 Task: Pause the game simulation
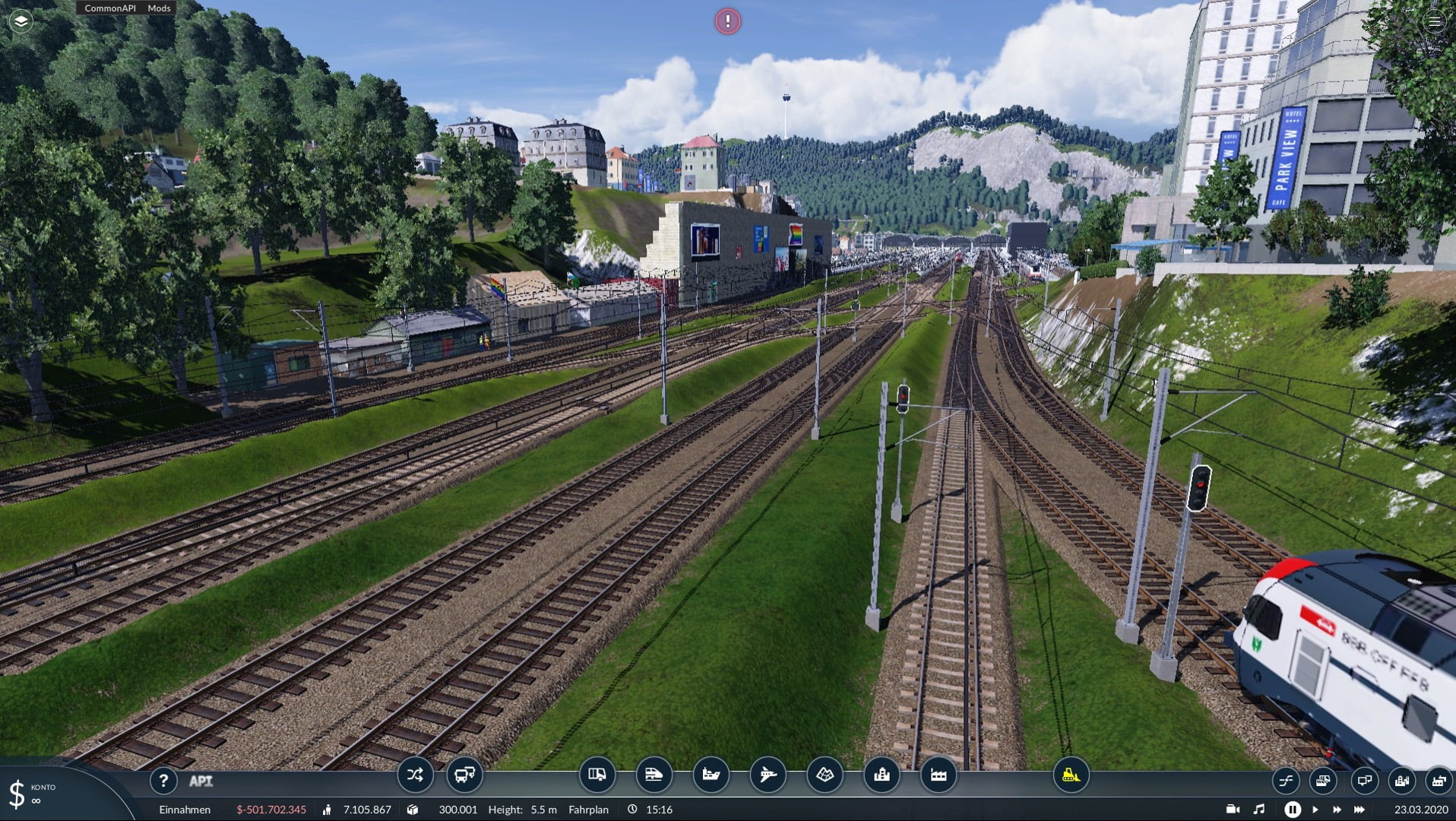[x=1292, y=810]
